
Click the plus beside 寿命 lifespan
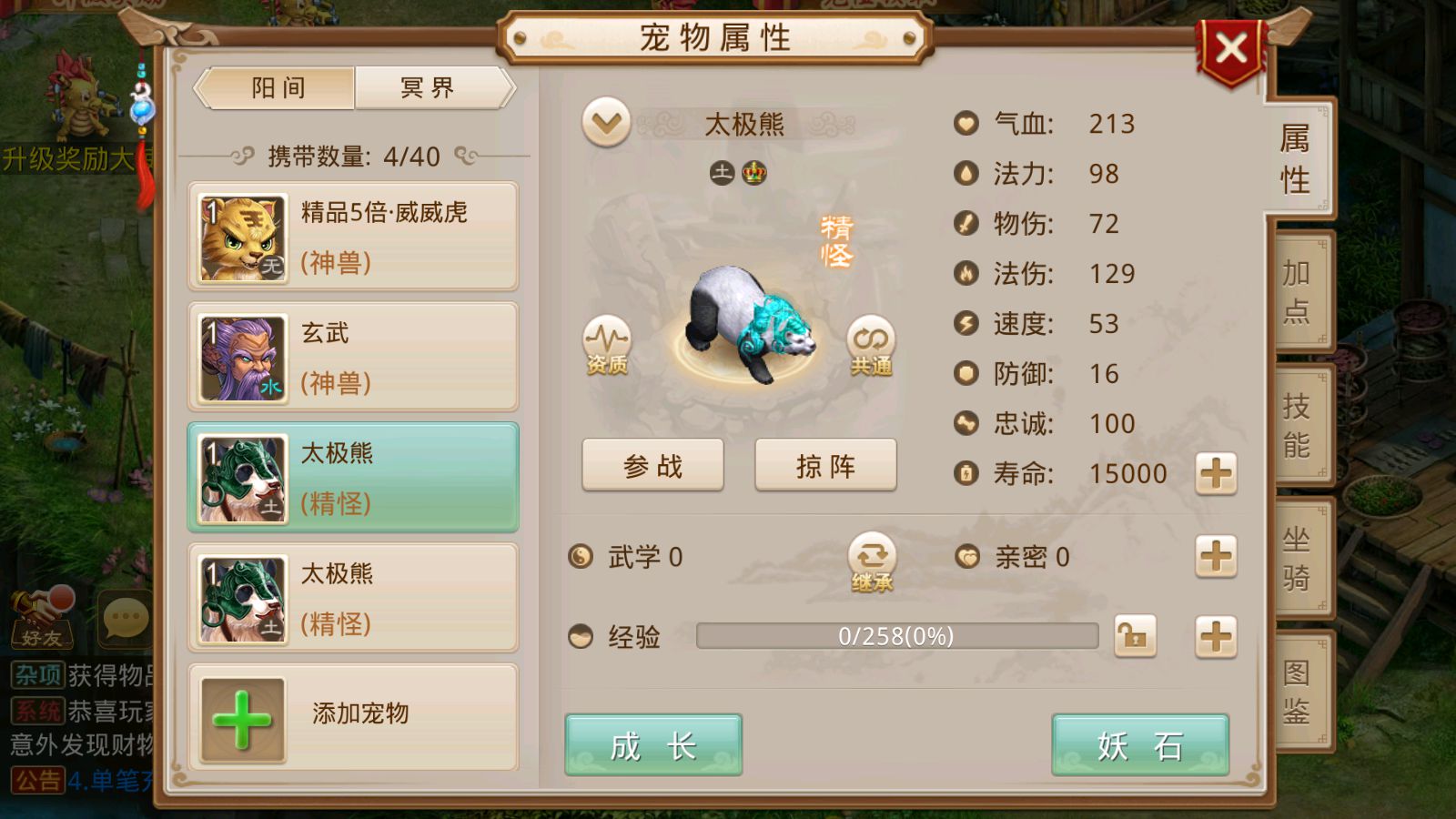pos(1217,474)
